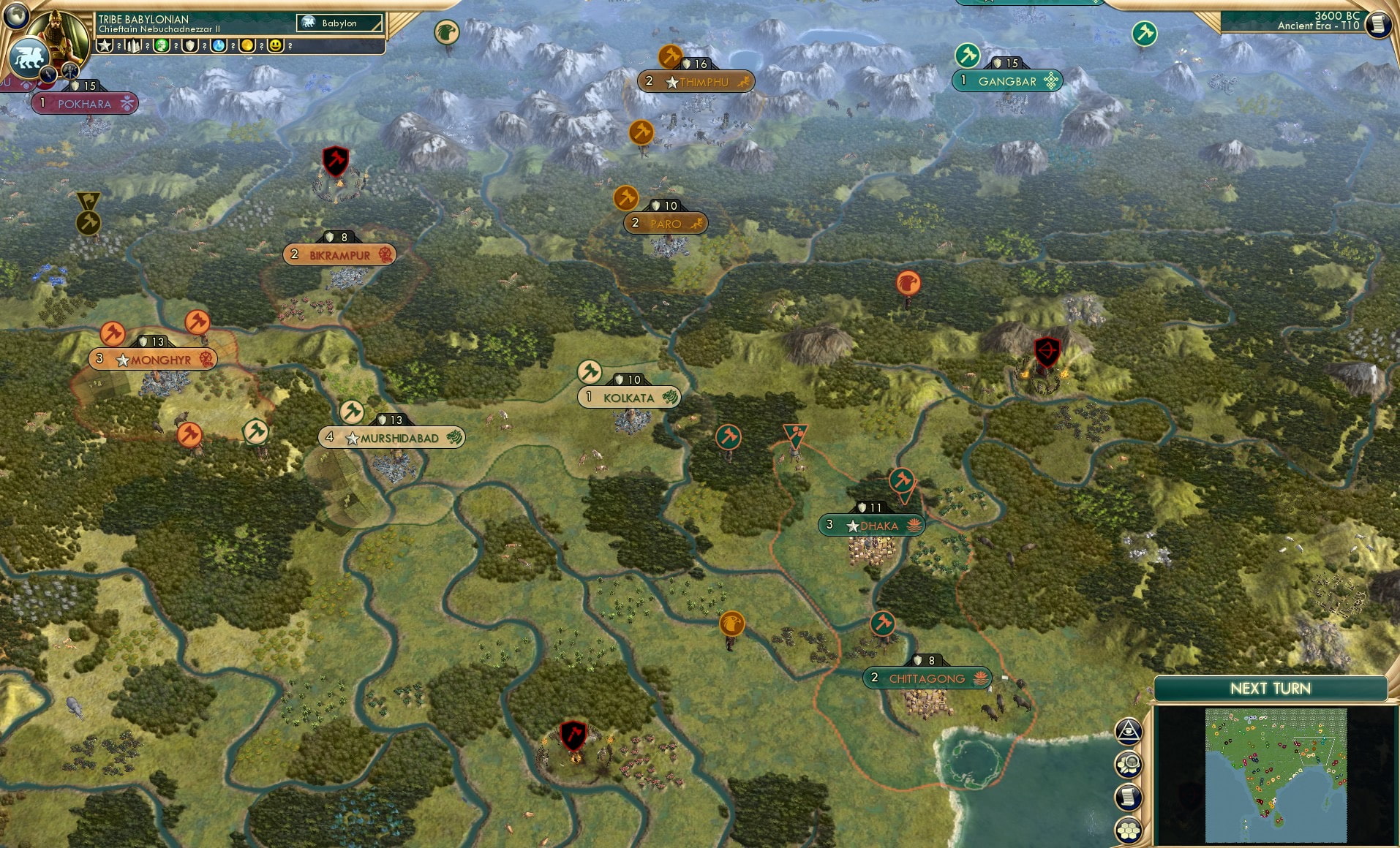Toggle the globe button at the top-left corner
The image size is (1400, 848).
[15, 15]
